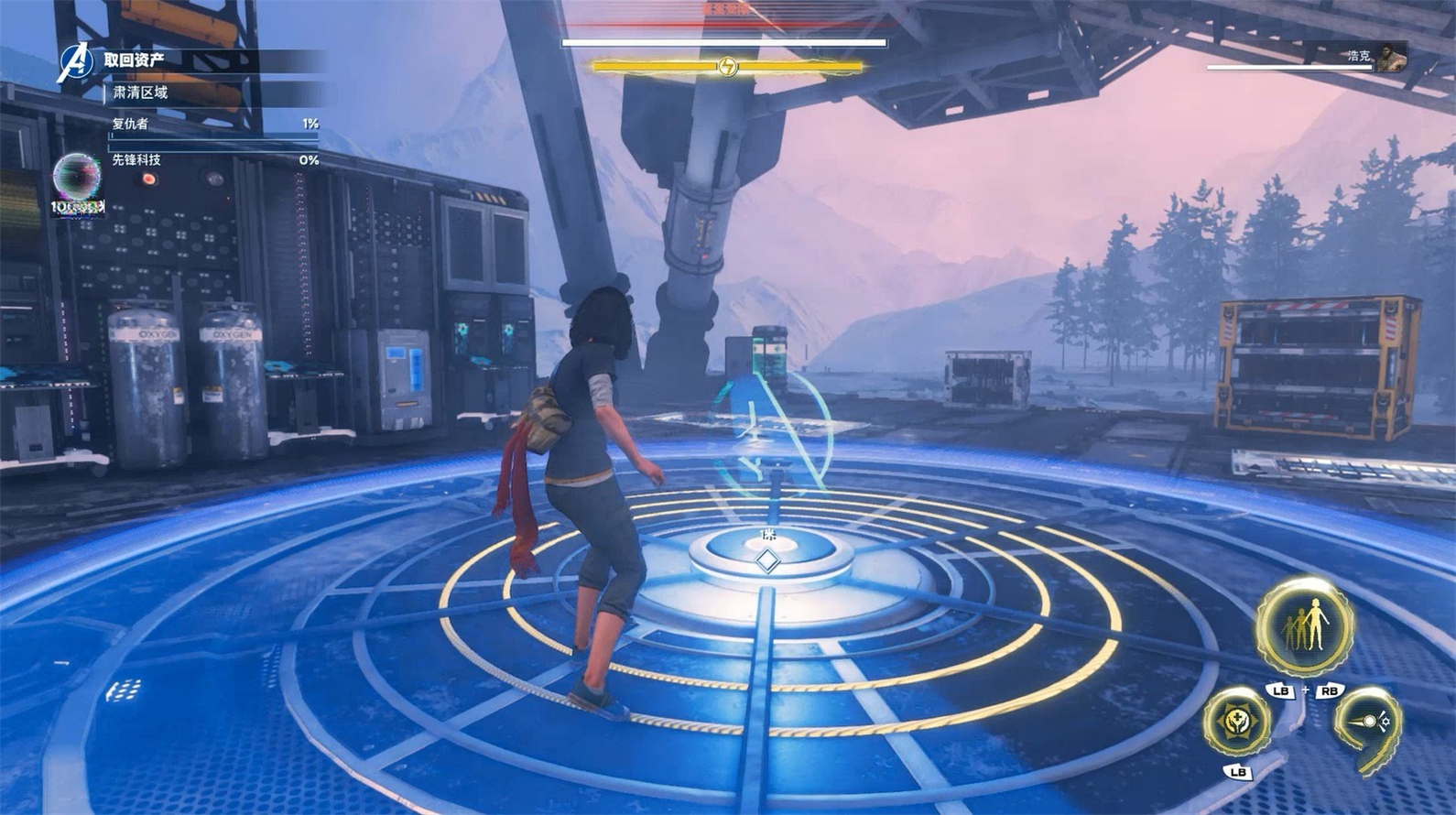Use the healing support ability icon
Image resolution: width=1456 pixels, height=815 pixels.
coord(1237,723)
